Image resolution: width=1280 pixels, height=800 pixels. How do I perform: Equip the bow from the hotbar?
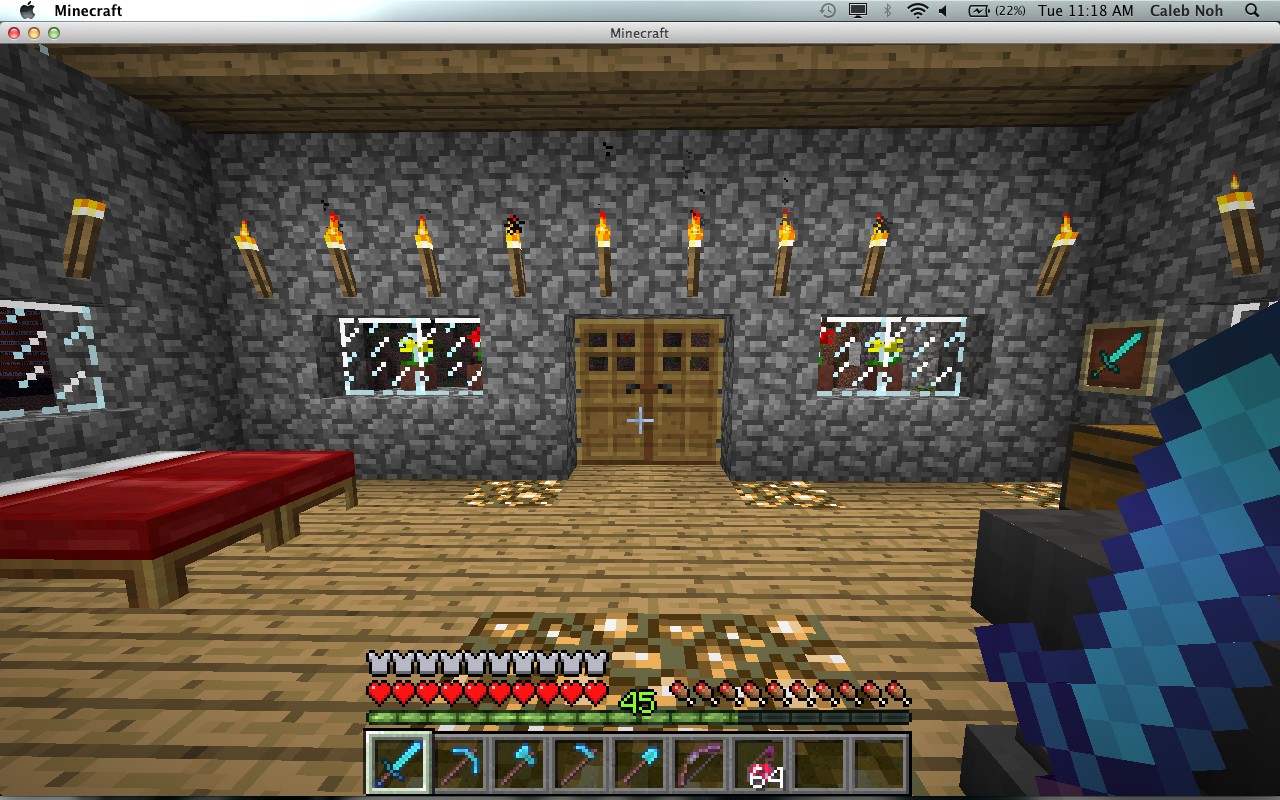[x=698, y=763]
